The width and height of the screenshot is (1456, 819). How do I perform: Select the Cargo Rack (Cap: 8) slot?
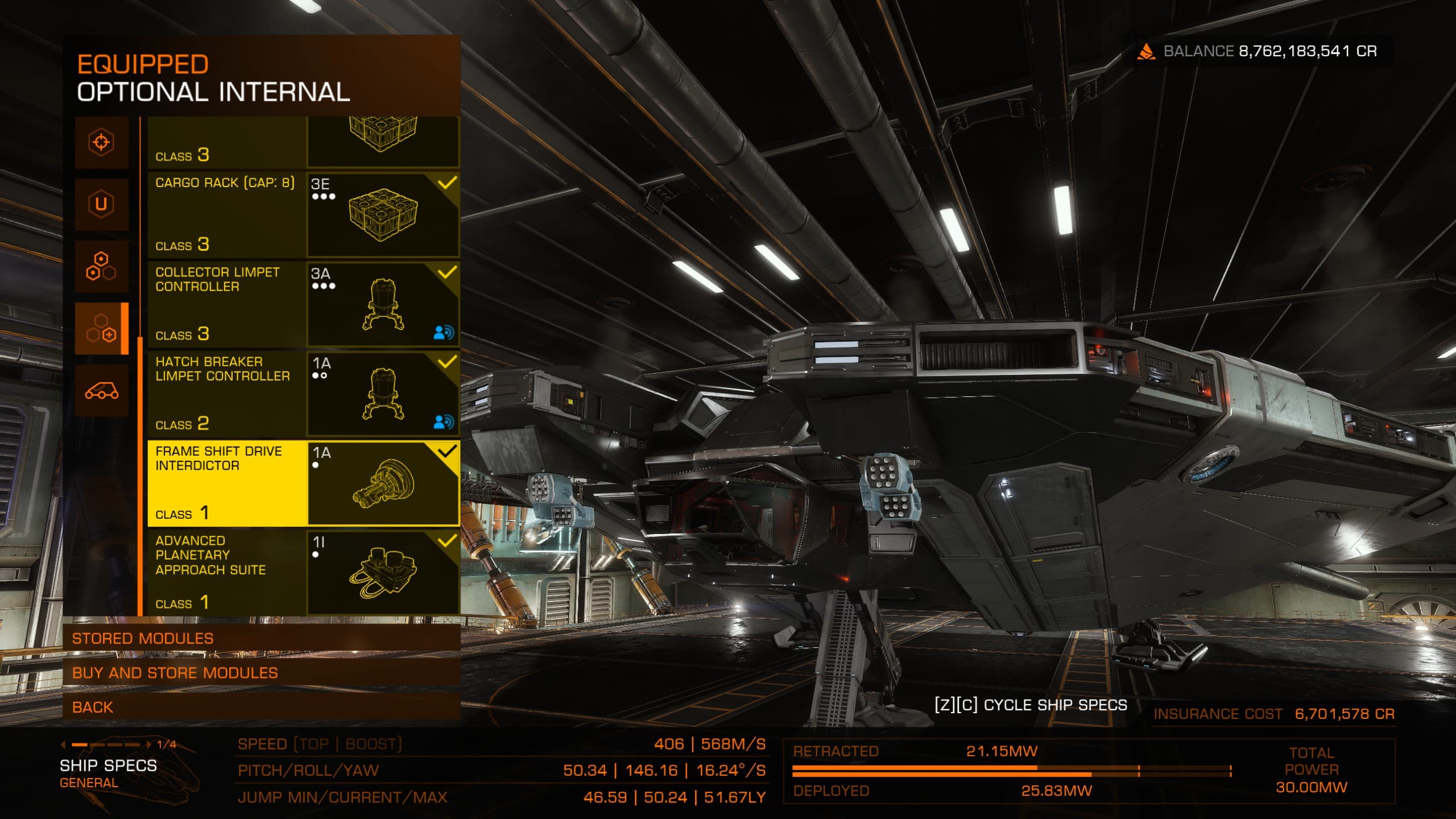[x=303, y=214]
